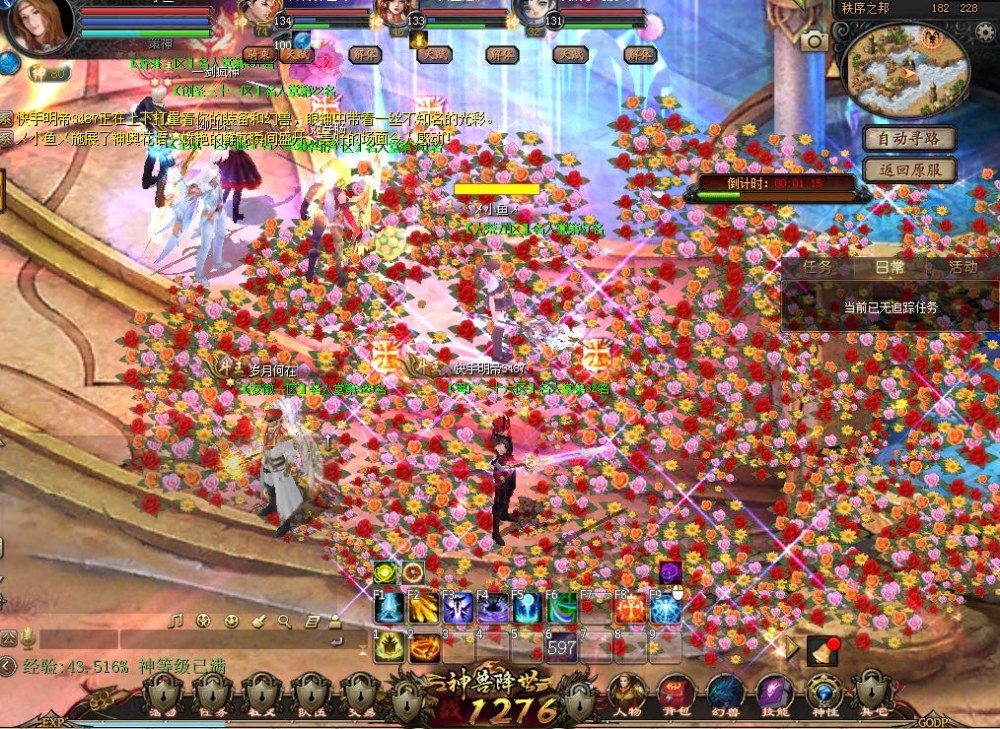Open the 技能 skills menu
The height and width of the screenshot is (729, 1000).
coord(773,694)
